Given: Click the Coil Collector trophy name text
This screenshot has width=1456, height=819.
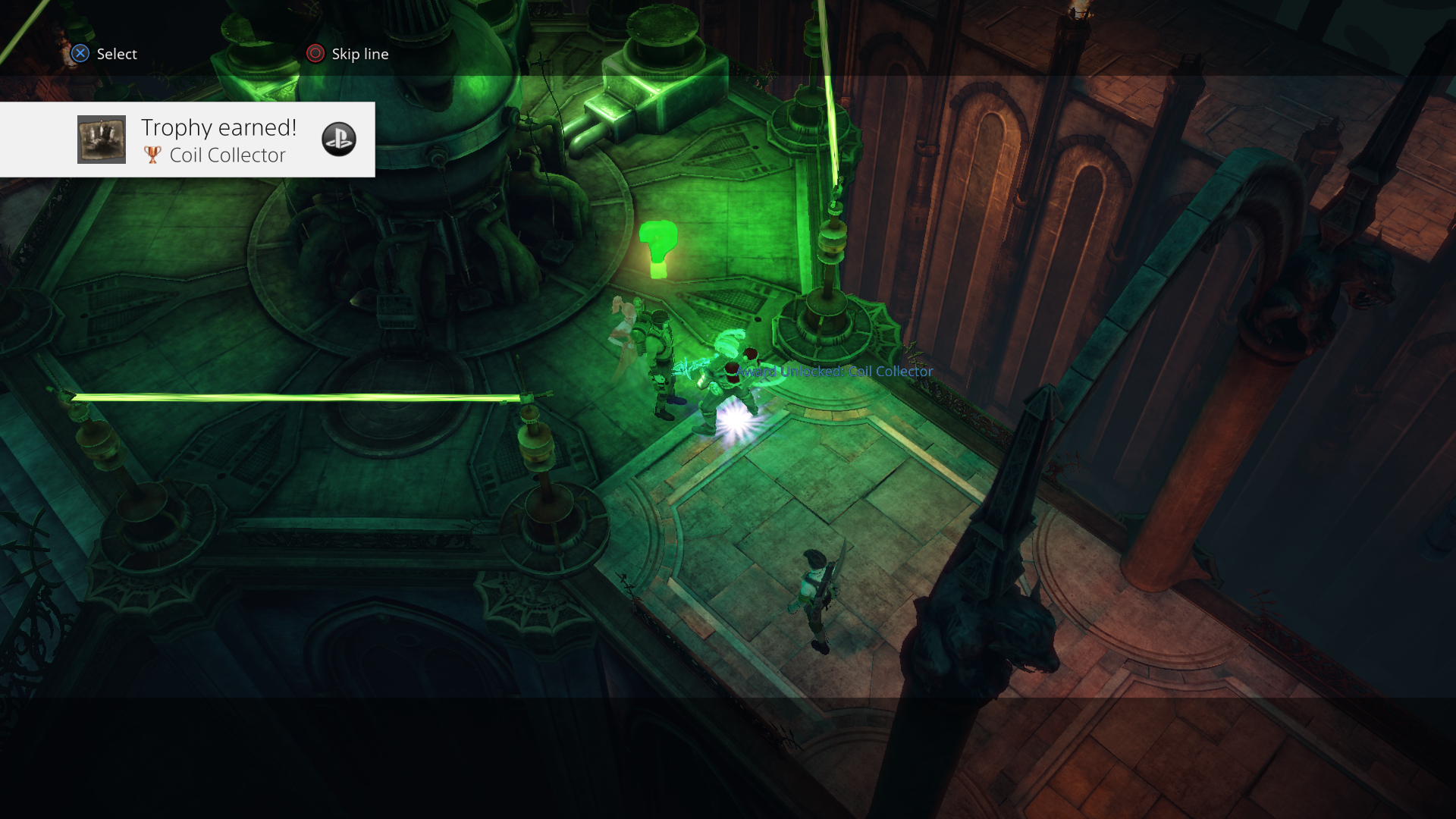Looking at the screenshot, I should coord(227,155).
